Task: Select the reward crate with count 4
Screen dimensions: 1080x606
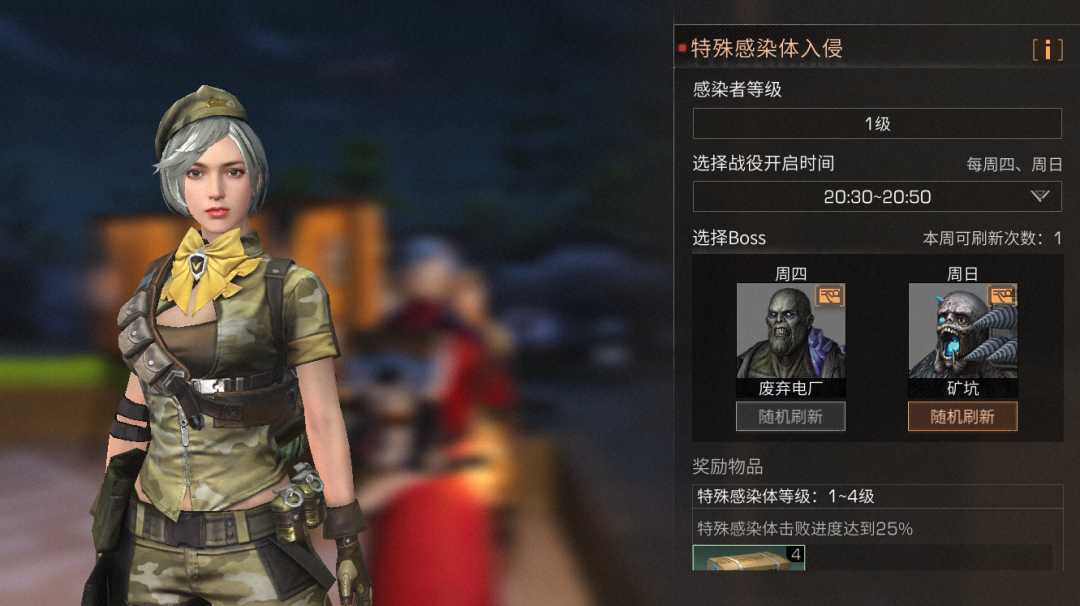Action: coord(749,558)
